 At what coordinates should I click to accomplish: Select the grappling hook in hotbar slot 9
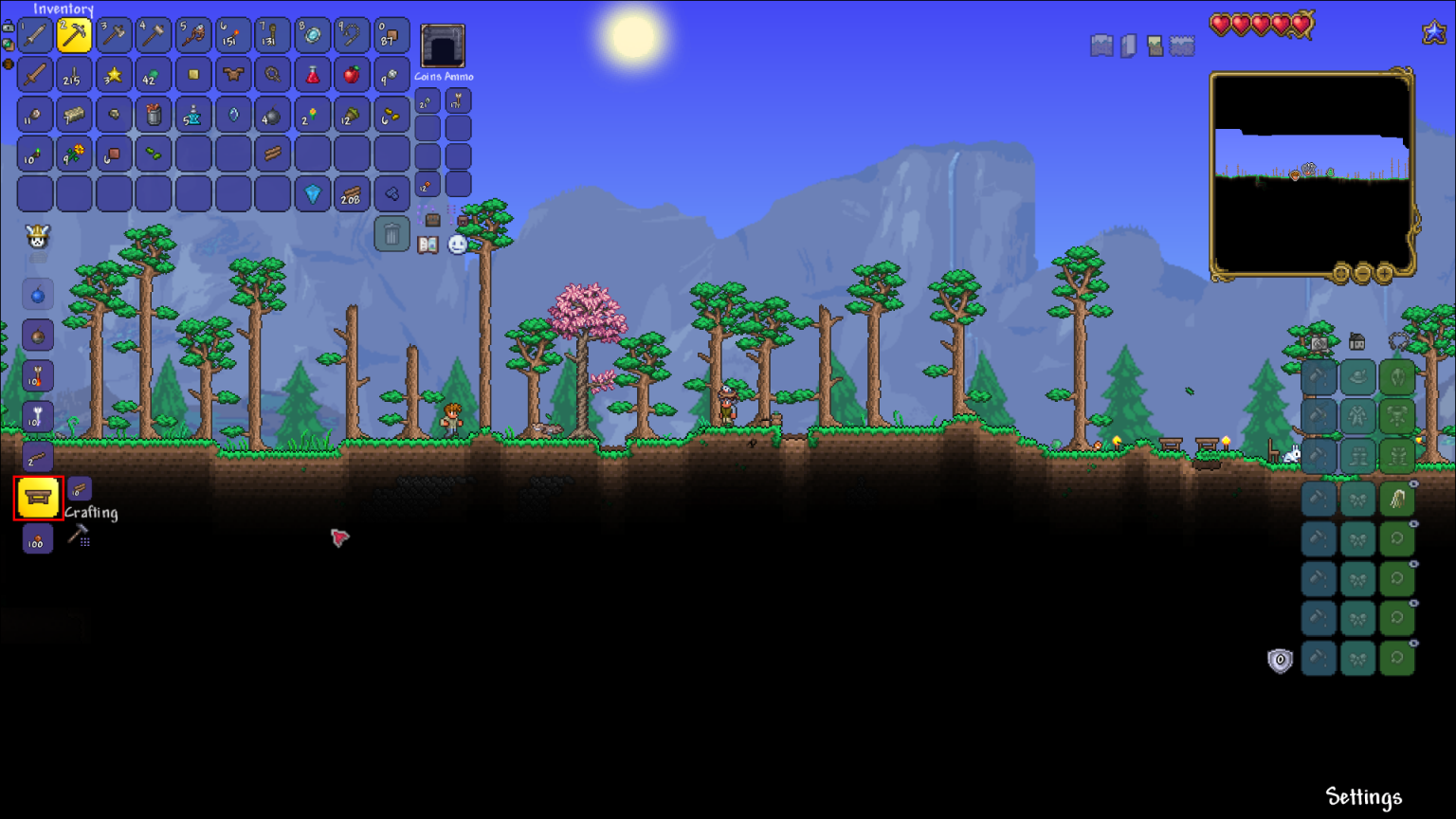353,35
